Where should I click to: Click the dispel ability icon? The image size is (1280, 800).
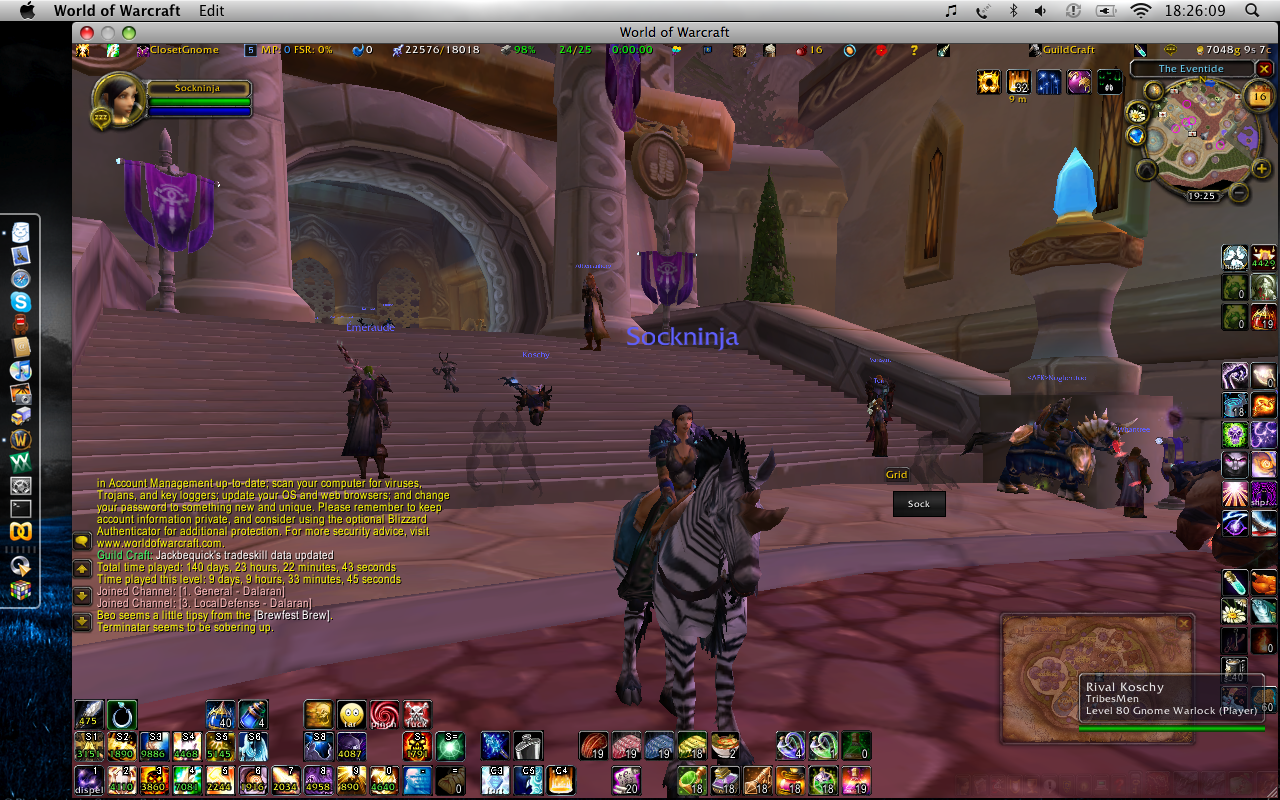88,780
